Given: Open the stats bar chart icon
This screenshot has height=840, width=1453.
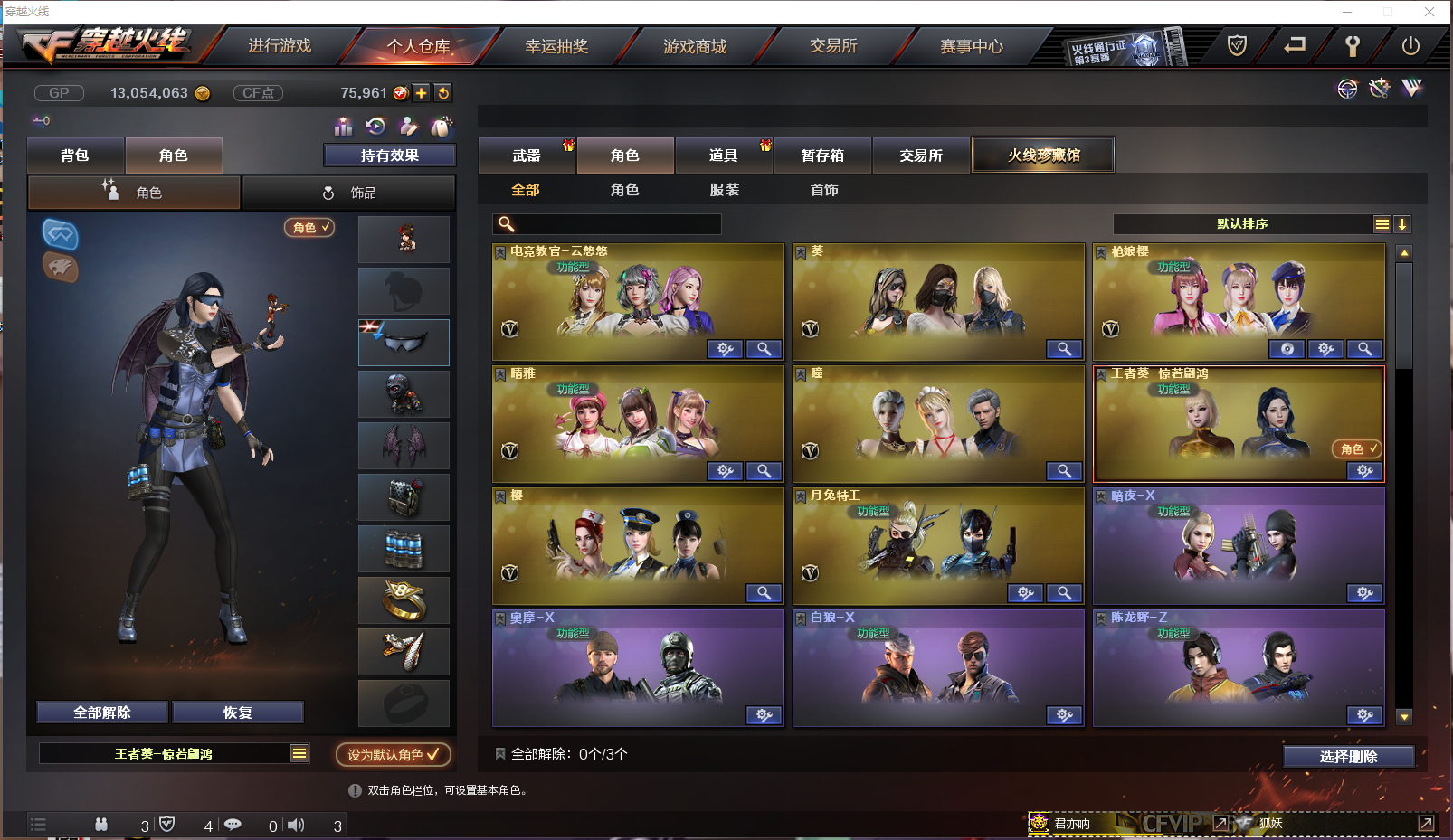Looking at the screenshot, I should [344, 127].
